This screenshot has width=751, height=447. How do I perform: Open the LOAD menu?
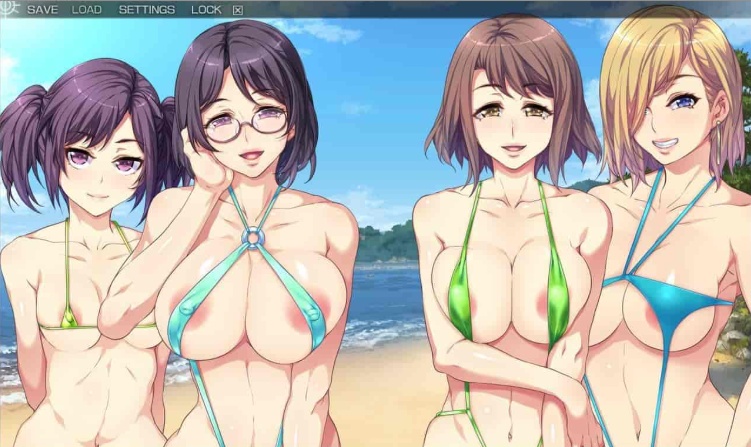pos(87,10)
